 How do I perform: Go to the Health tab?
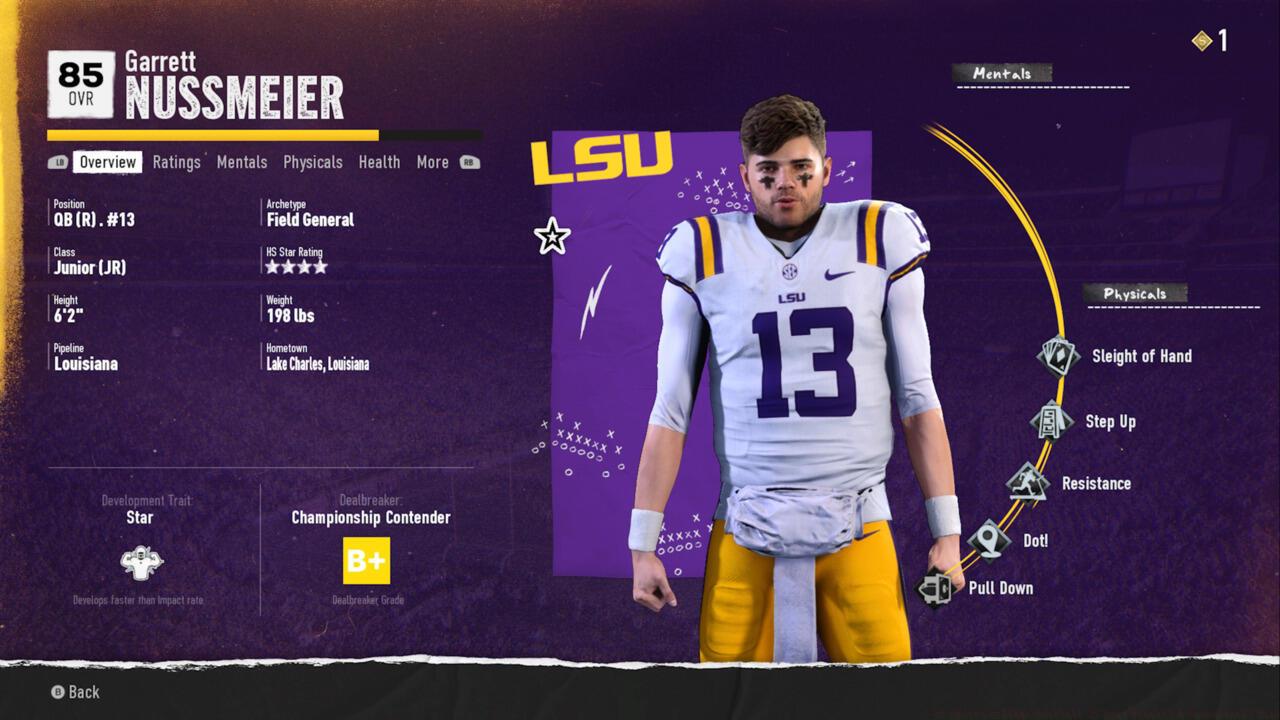(x=379, y=162)
